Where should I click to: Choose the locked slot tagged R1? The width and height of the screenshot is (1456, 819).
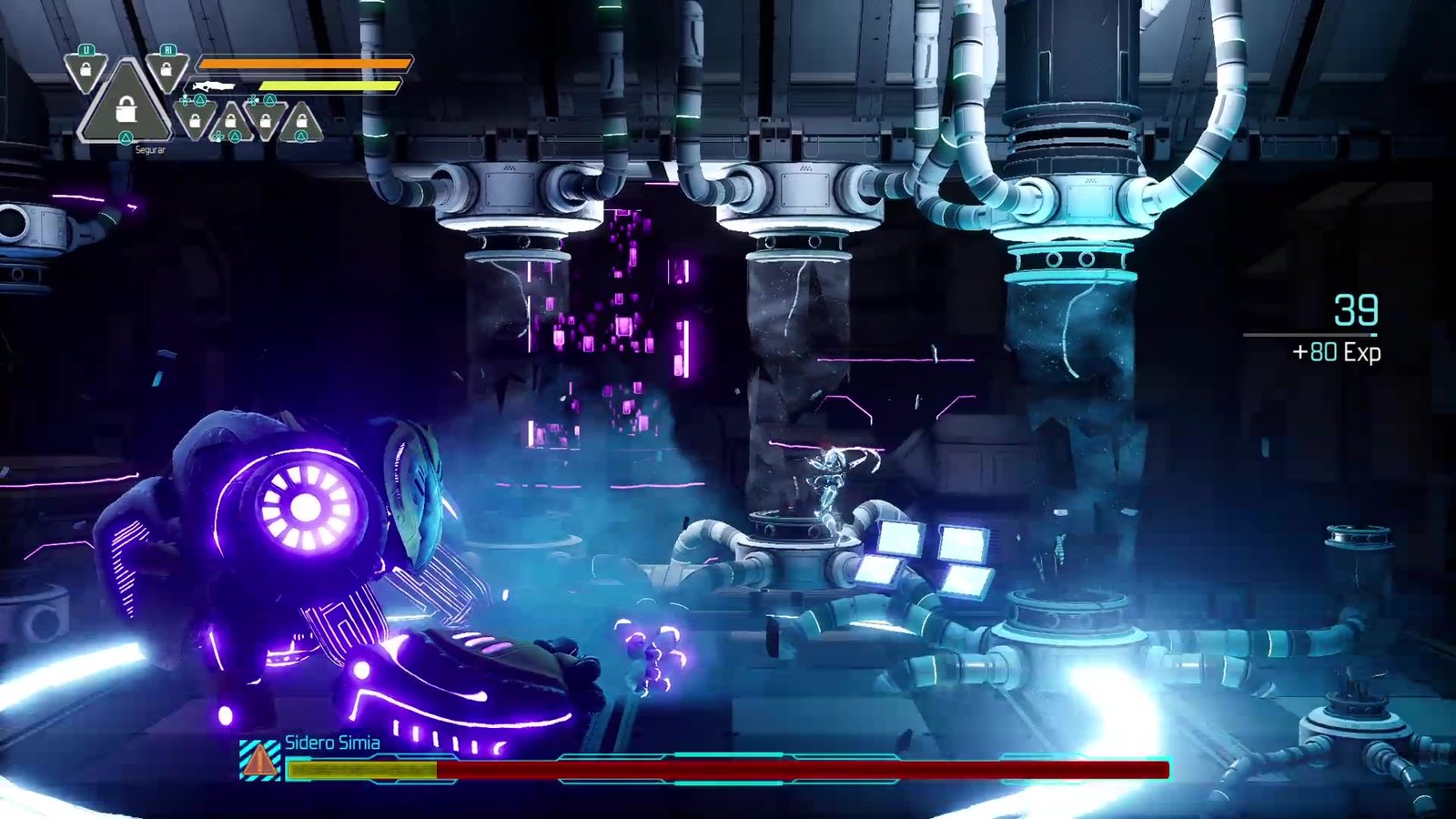167,69
